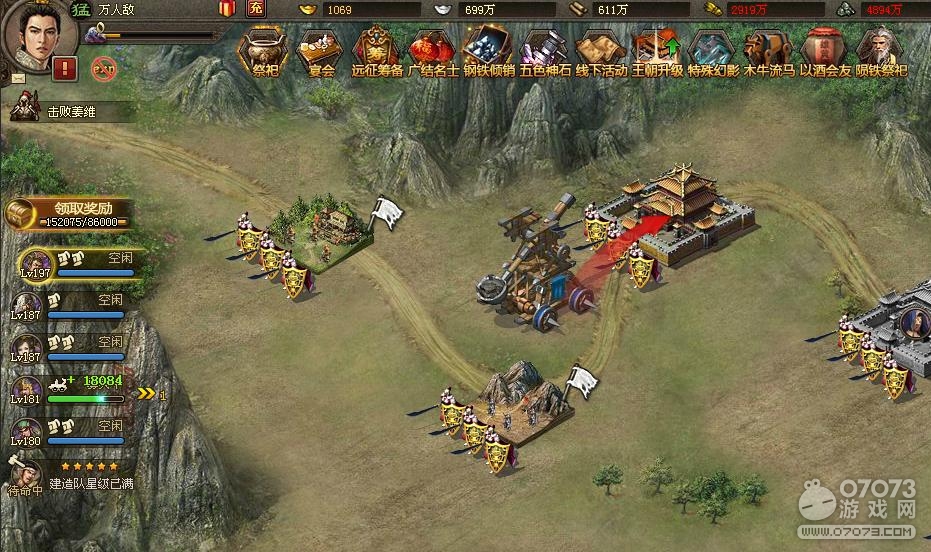Click the 充 recharge button
Viewport: 931px width, 552px height.
tap(256, 9)
